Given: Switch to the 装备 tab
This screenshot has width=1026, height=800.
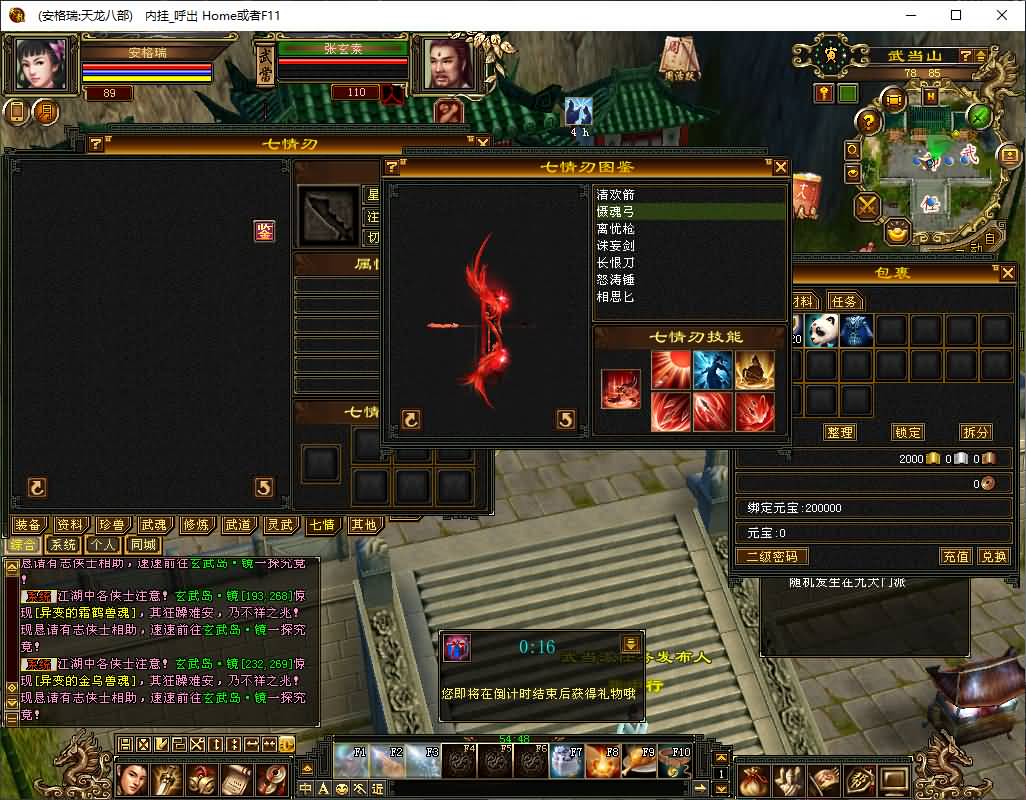Looking at the screenshot, I should click(x=28, y=525).
